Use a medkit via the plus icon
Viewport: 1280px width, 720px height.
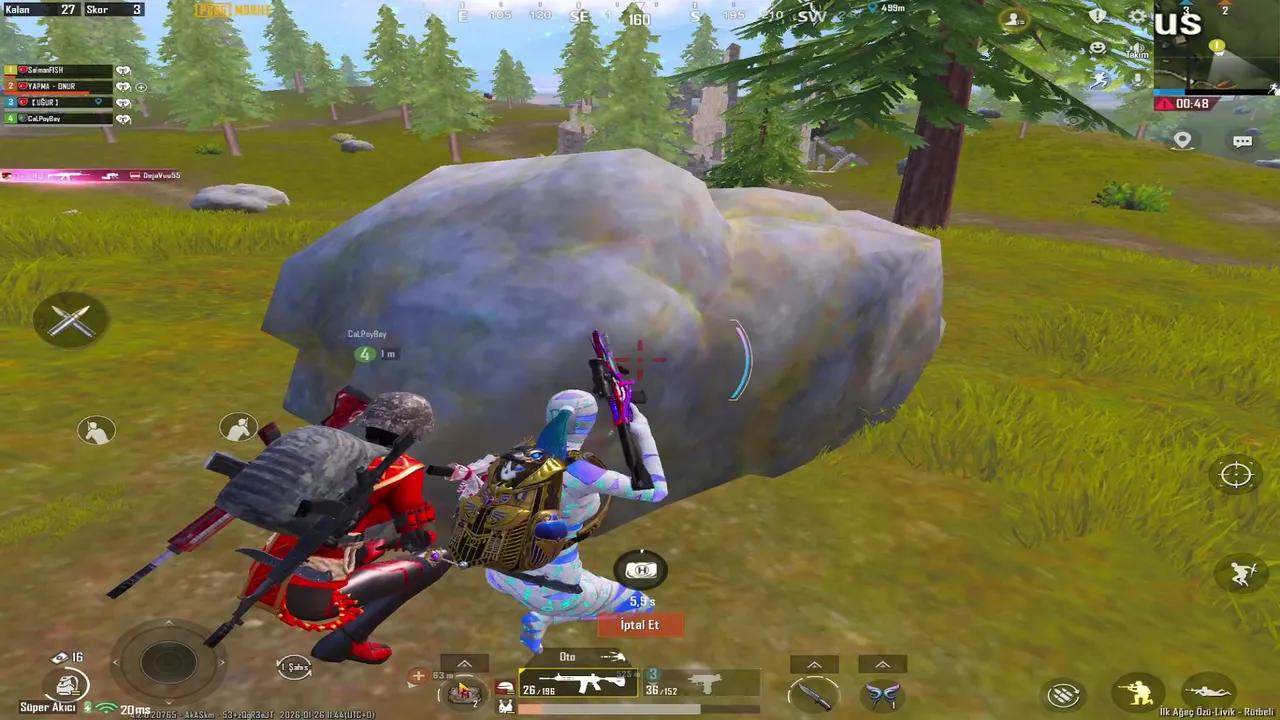[x=417, y=673]
